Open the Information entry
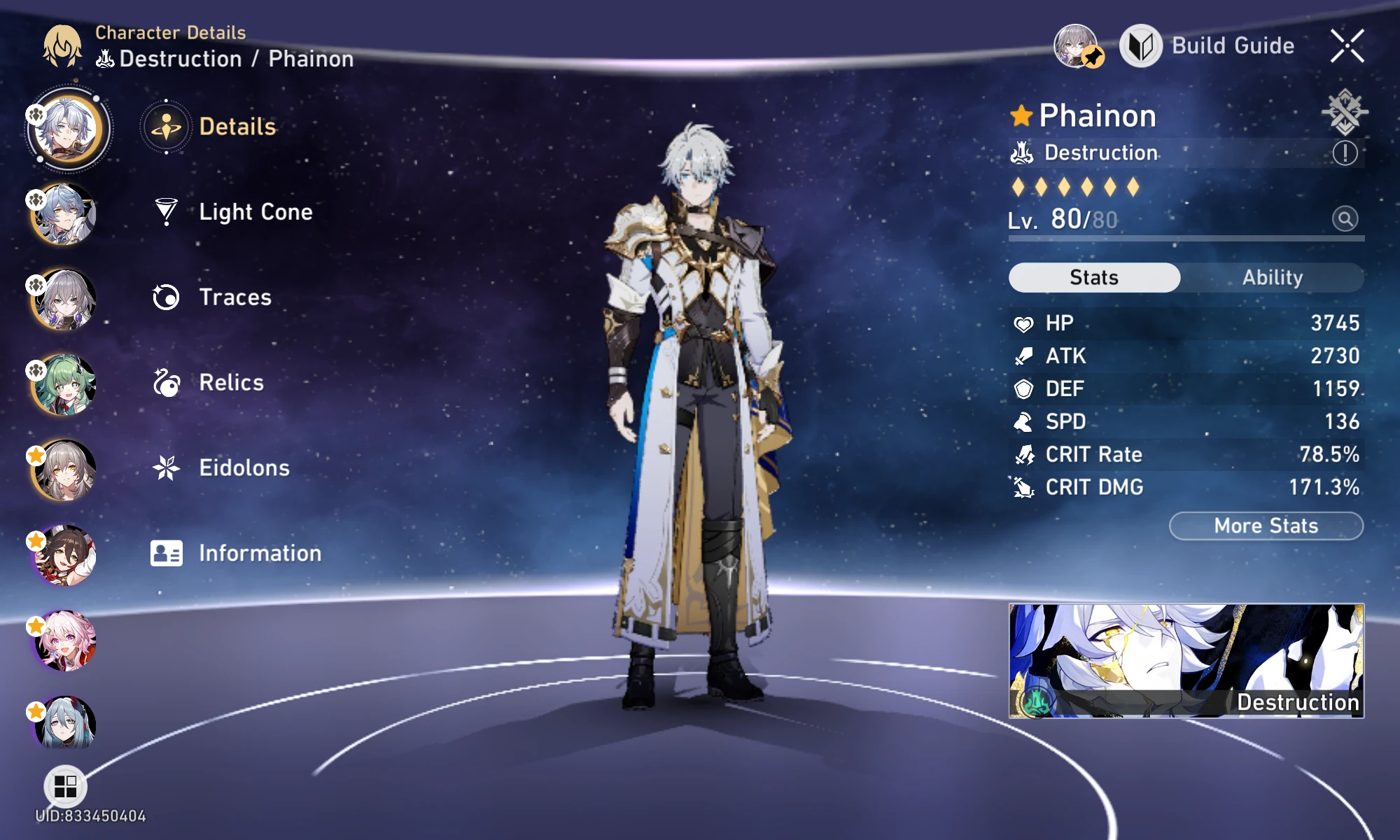This screenshot has width=1400, height=840. pos(236,553)
